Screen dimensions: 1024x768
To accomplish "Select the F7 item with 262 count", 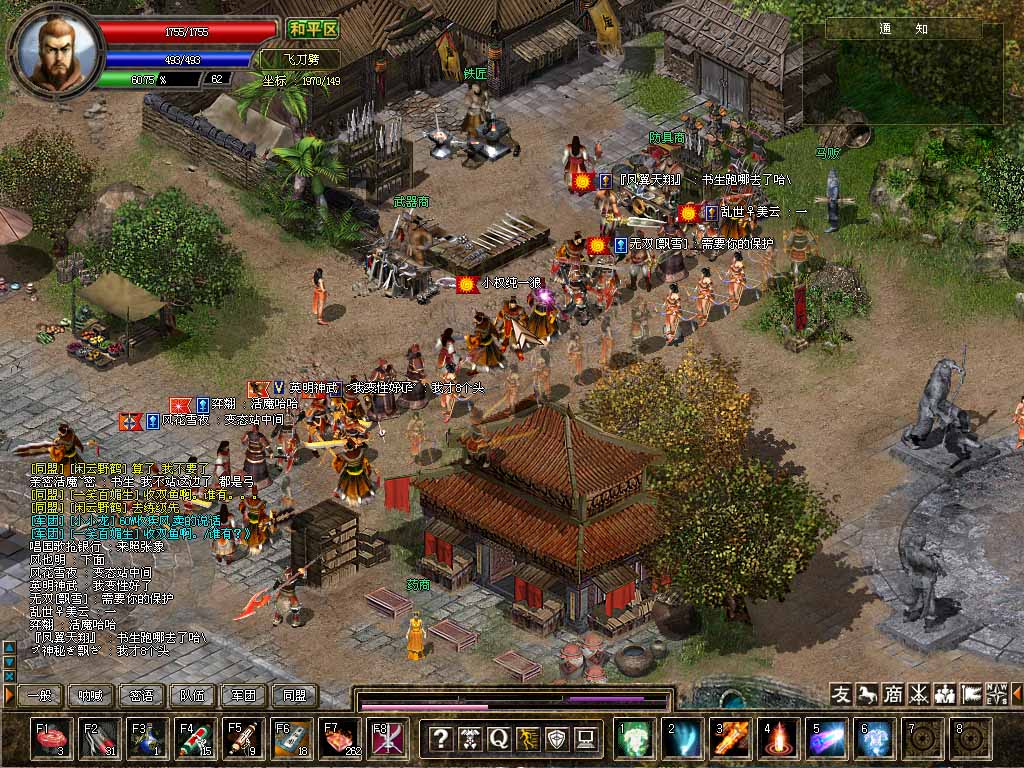I will click(339, 738).
